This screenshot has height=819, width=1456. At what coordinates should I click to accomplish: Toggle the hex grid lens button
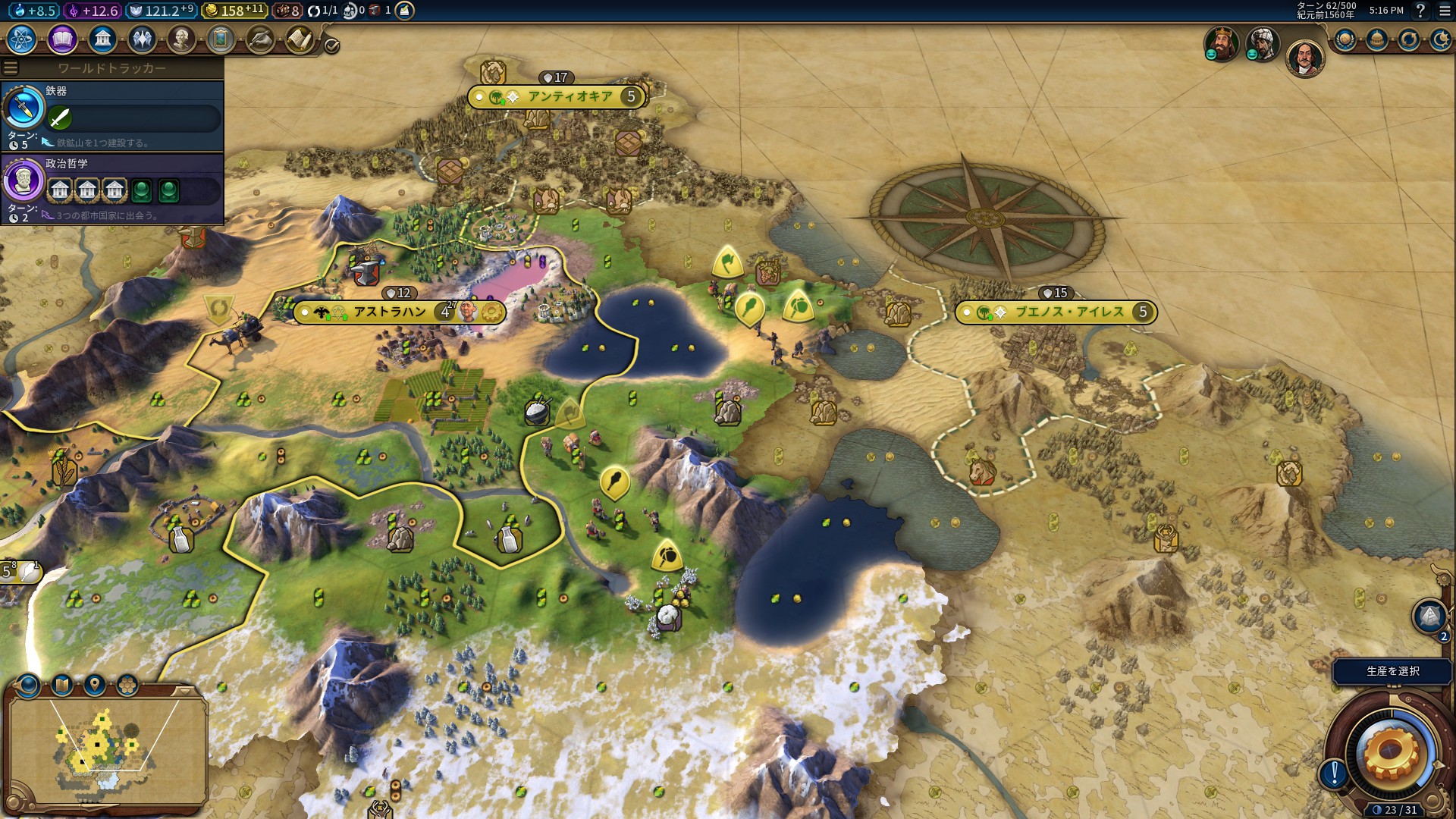coord(127,686)
